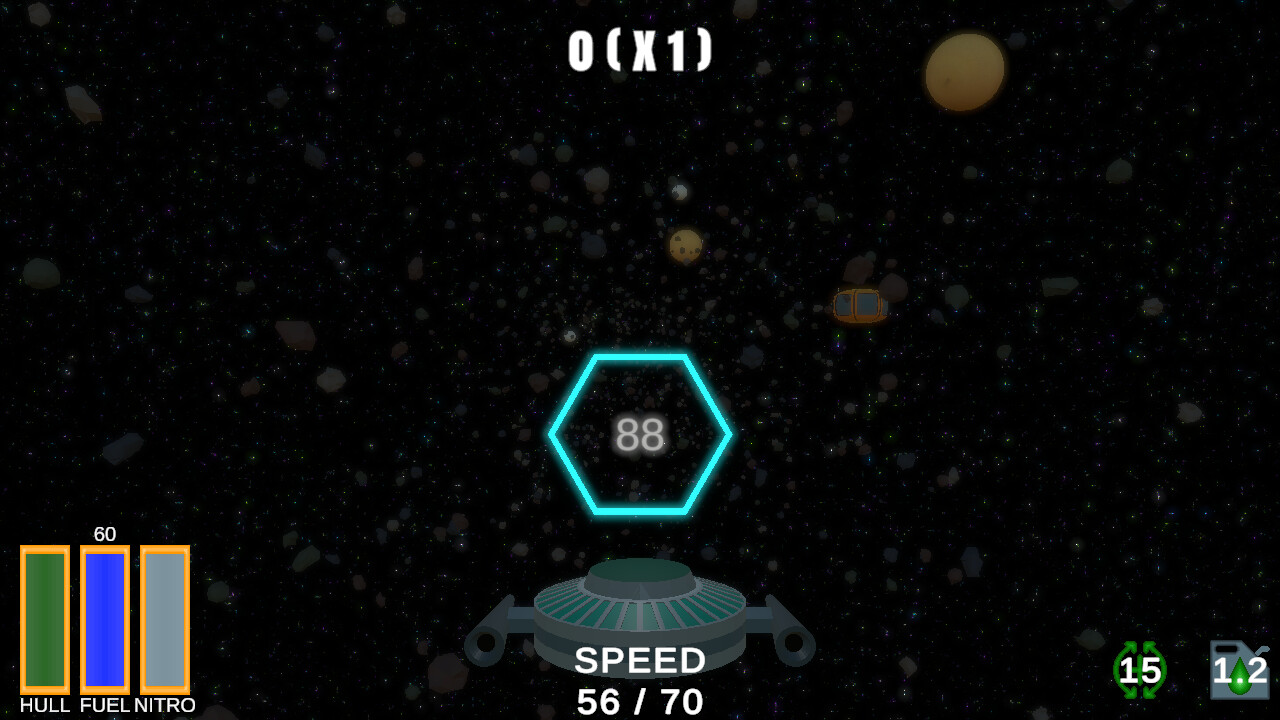Viewport: 1280px width, 720px height.
Task: Click the small cratered moon in the center
Action: 684,243
